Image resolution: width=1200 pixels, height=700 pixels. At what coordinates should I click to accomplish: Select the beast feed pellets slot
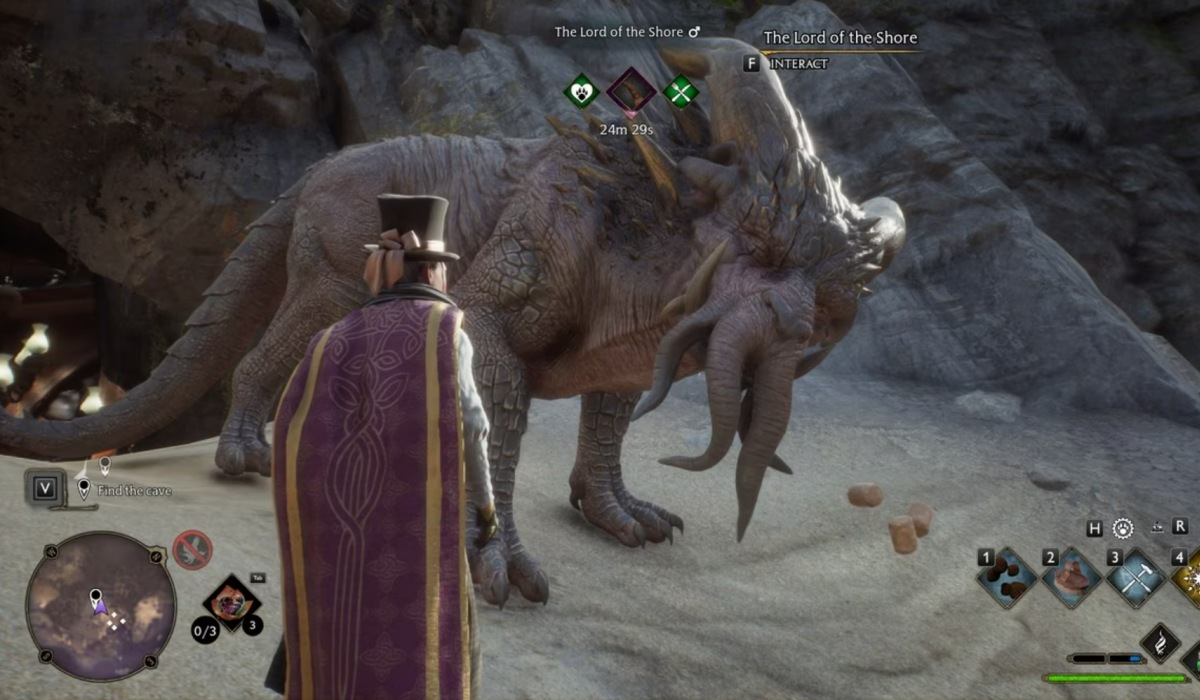(x=1008, y=577)
